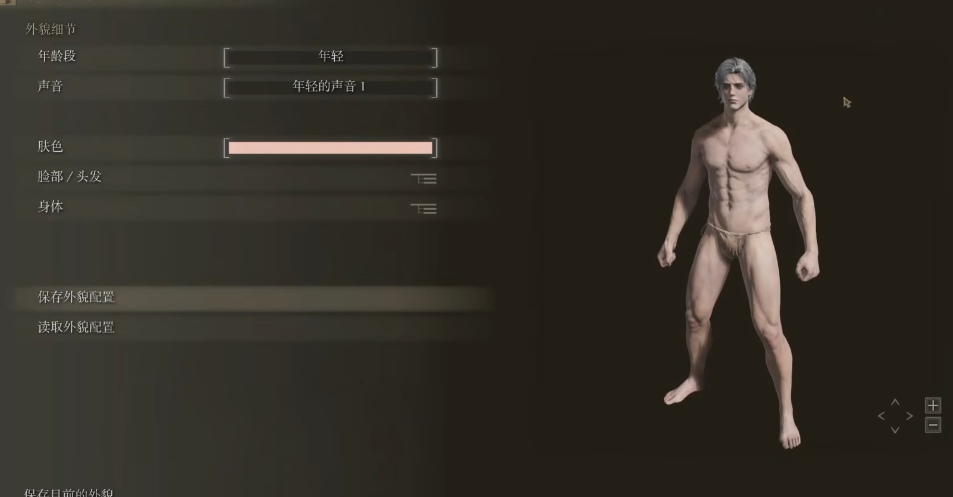Open the 肤色 skin color swatch

click(330, 148)
